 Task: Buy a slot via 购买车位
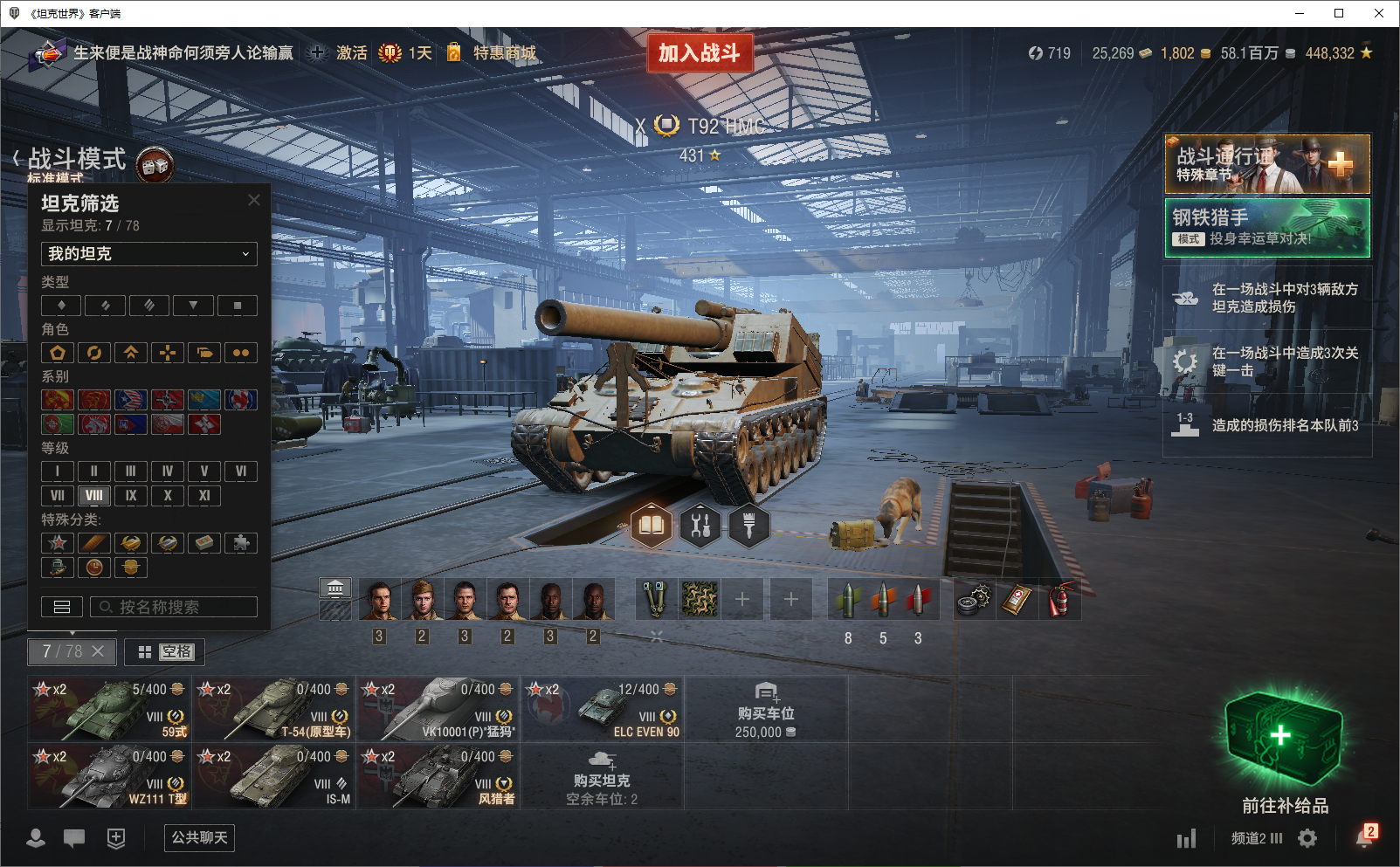[x=765, y=711]
